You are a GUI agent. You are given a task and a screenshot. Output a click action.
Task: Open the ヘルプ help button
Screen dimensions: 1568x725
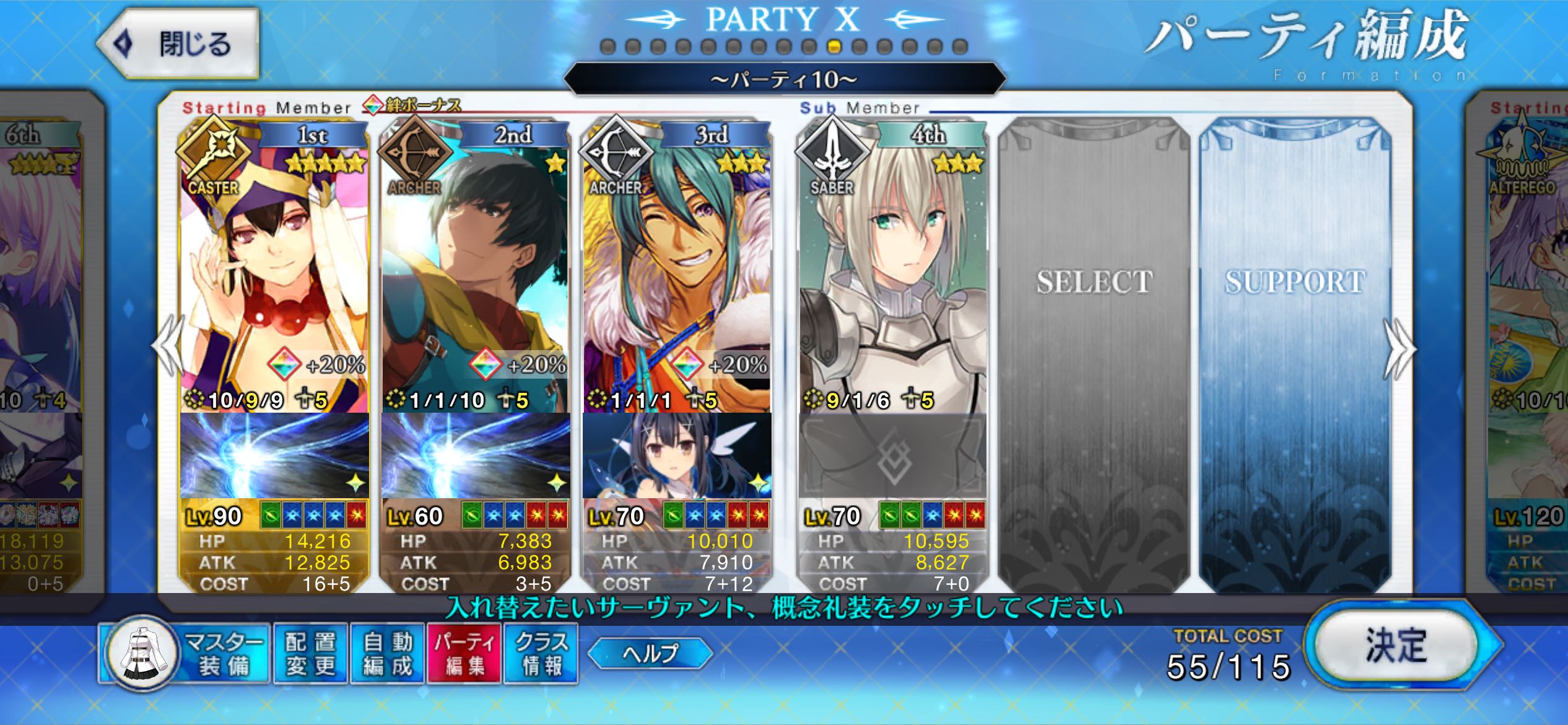tap(650, 653)
